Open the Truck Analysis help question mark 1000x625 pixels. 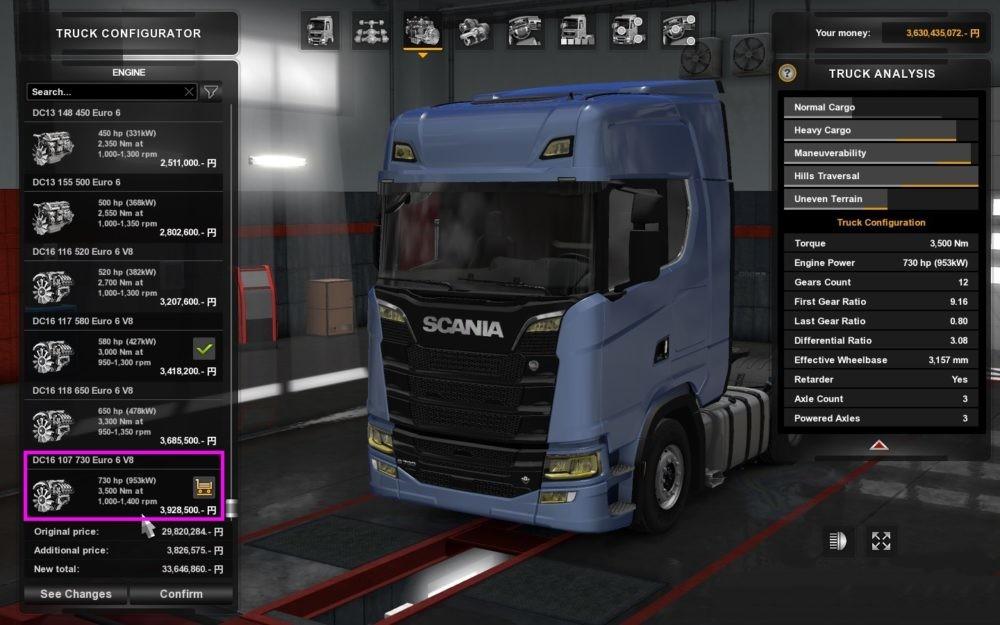[x=788, y=73]
